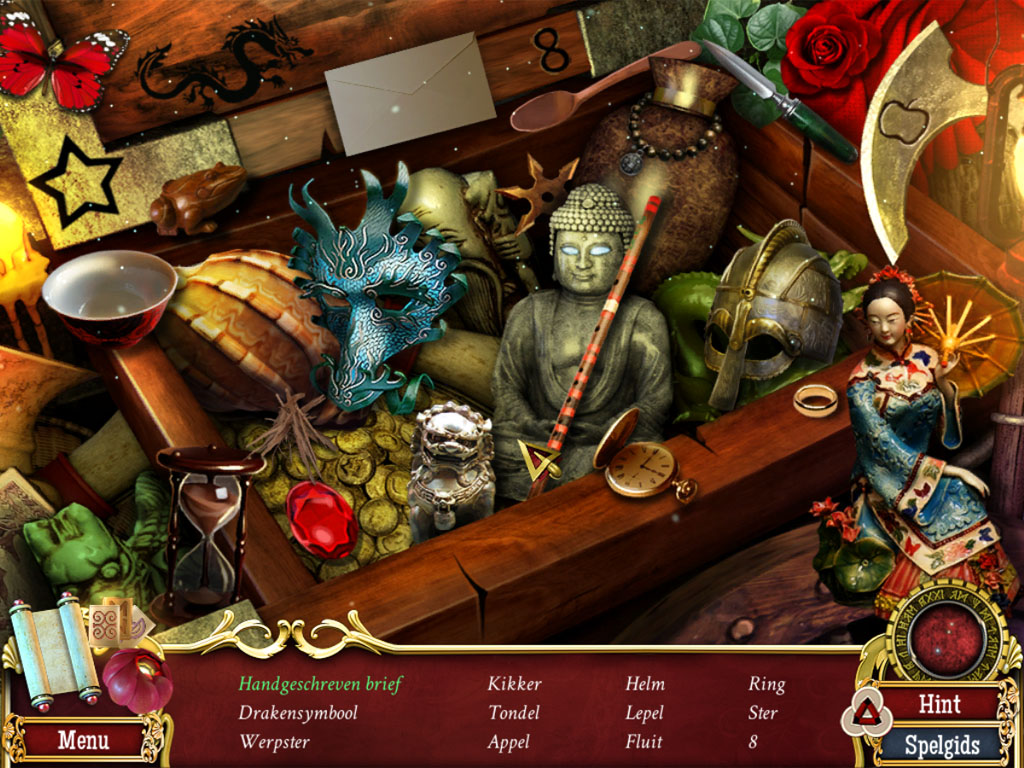Select 'Drakensymbool' in the object list
Image resolution: width=1024 pixels, height=768 pixels.
point(298,713)
